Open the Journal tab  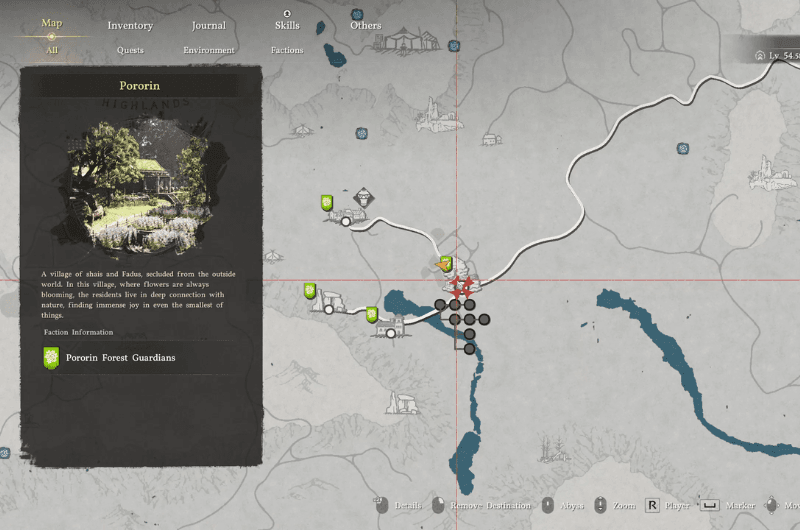pyautogui.click(x=208, y=25)
